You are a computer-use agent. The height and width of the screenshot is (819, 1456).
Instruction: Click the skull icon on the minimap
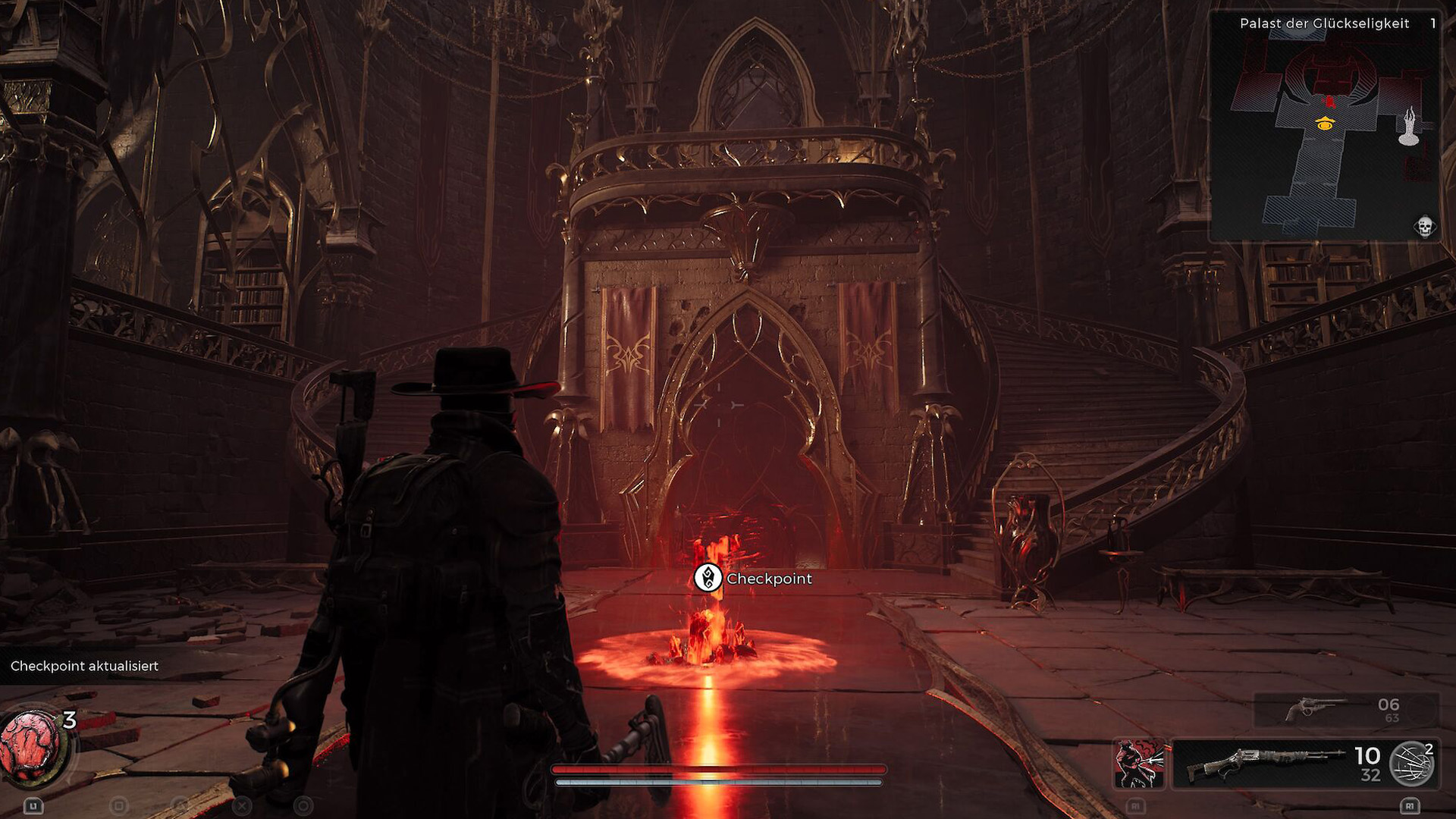tap(1424, 226)
